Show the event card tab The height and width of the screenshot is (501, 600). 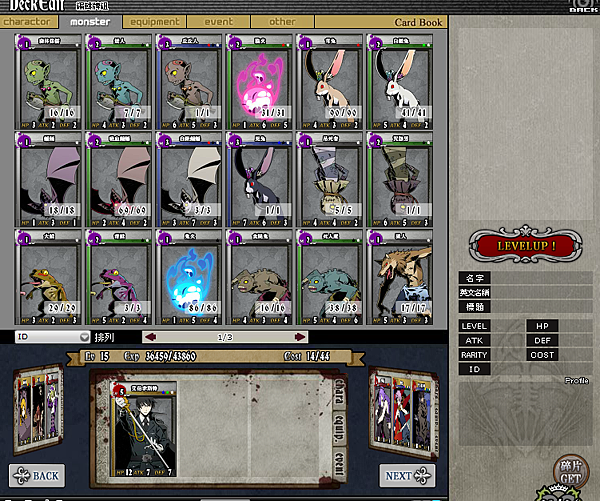(218, 21)
